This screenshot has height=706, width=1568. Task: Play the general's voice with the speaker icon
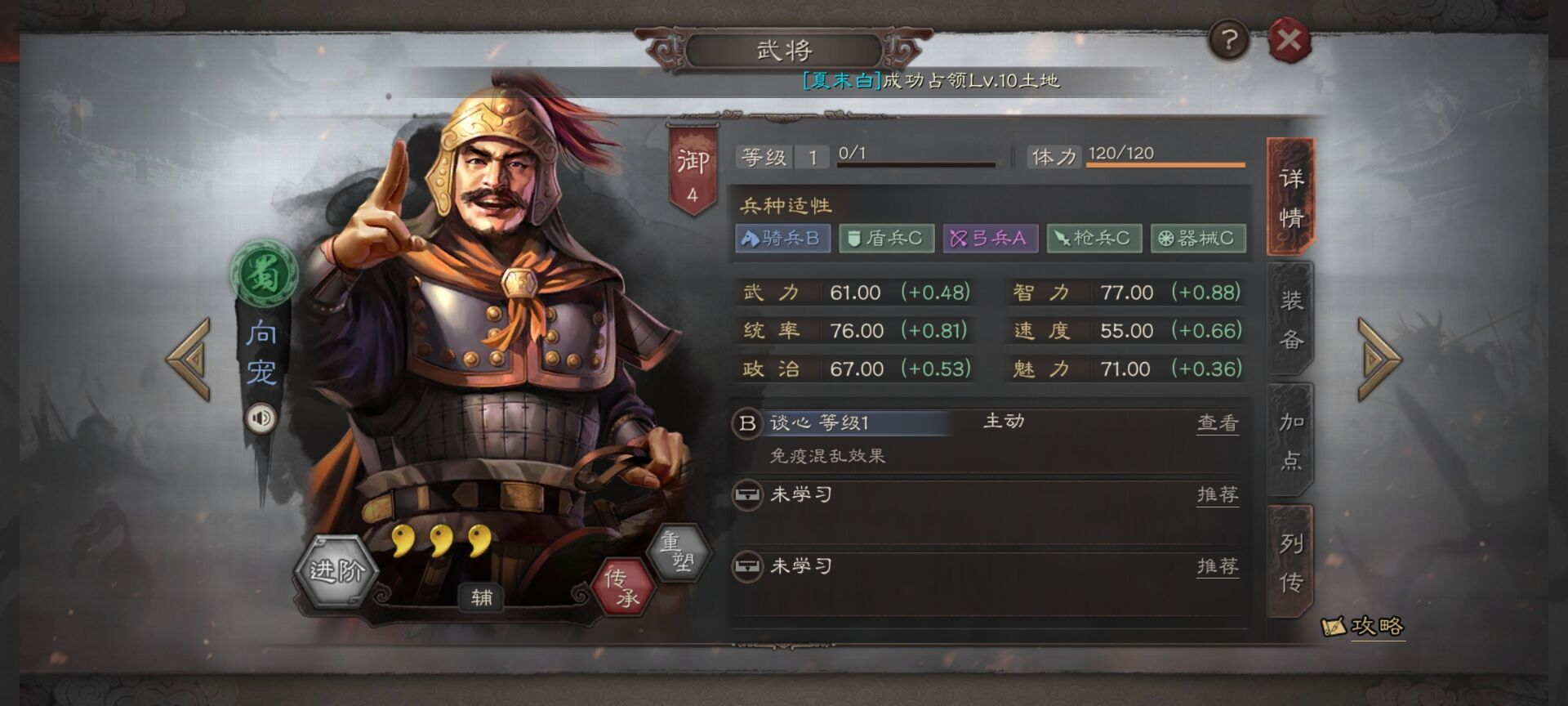(261, 418)
